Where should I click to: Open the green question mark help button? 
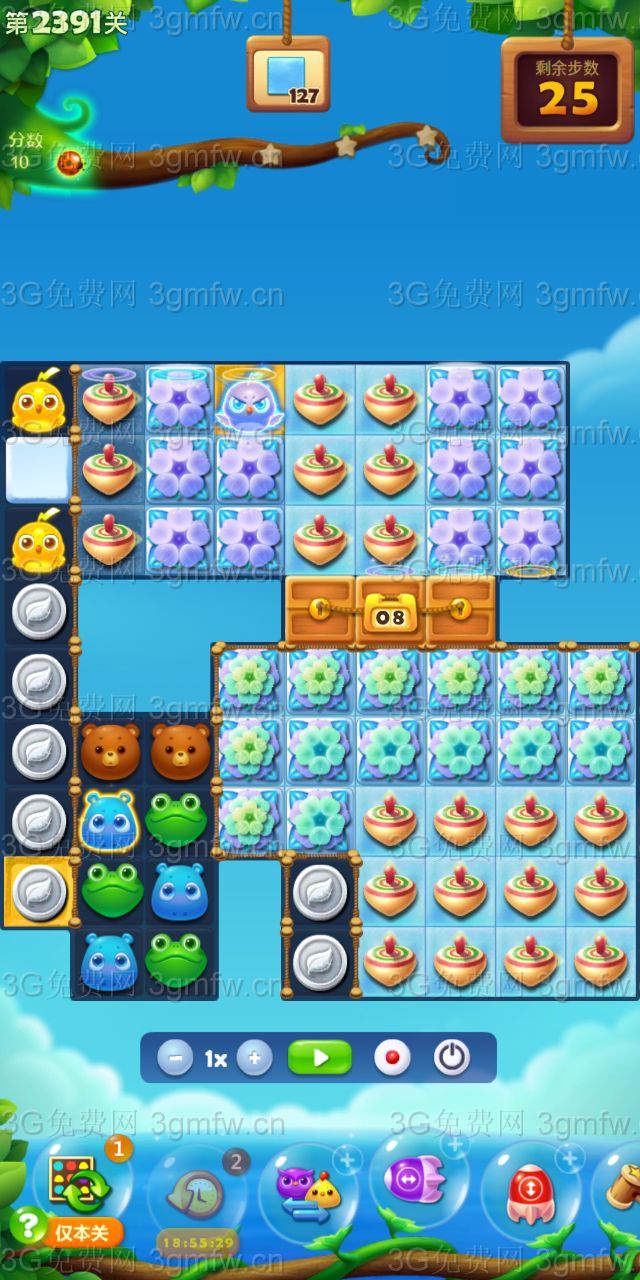tap(27, 1225)
